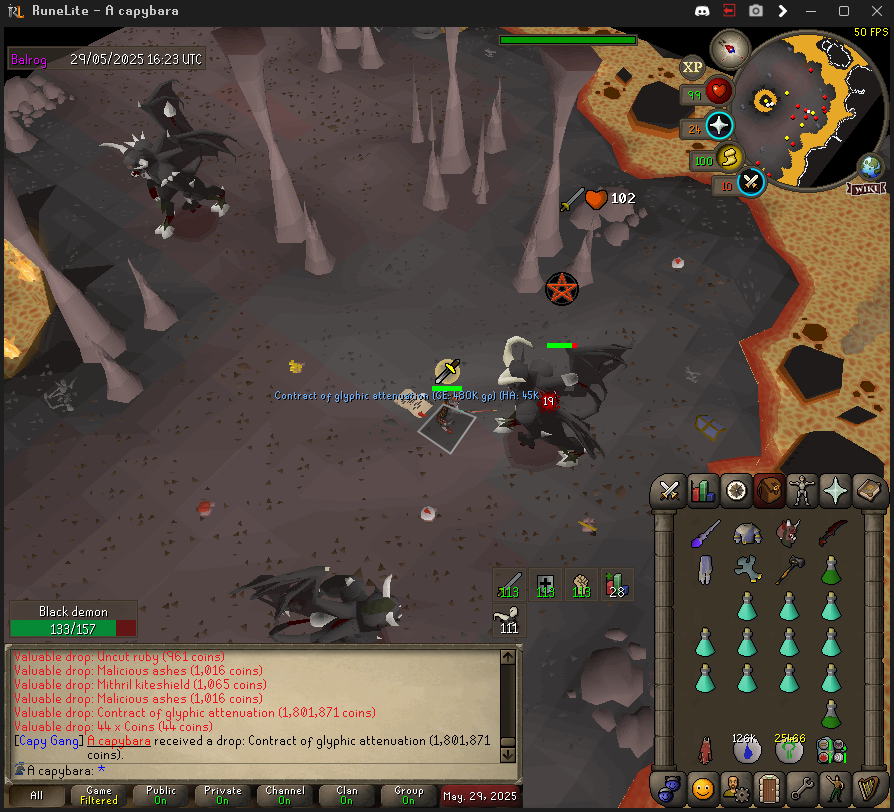The width and height of the screenshot is (894, 812).
Task: Show the Prayer tab
Action: (835, 491)
